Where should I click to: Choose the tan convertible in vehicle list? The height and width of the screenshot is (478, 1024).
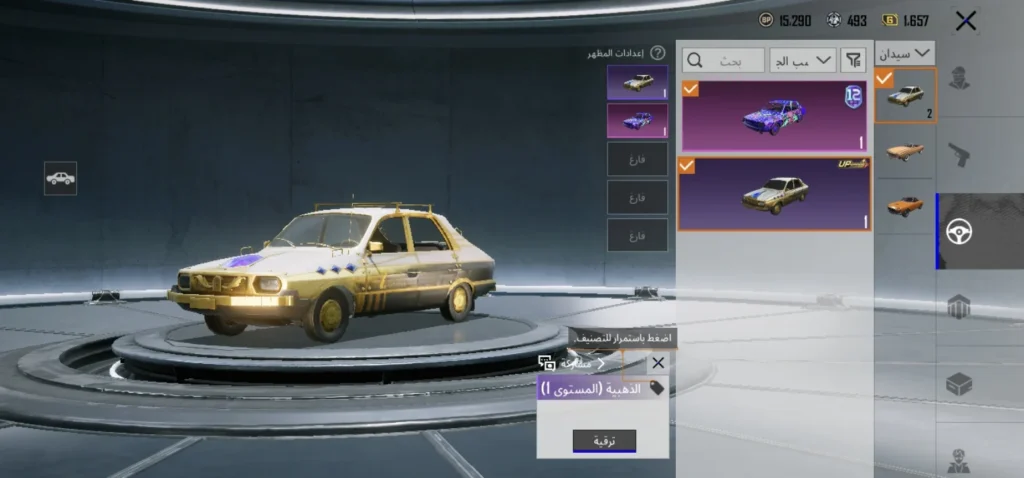[x=905, y=152]
